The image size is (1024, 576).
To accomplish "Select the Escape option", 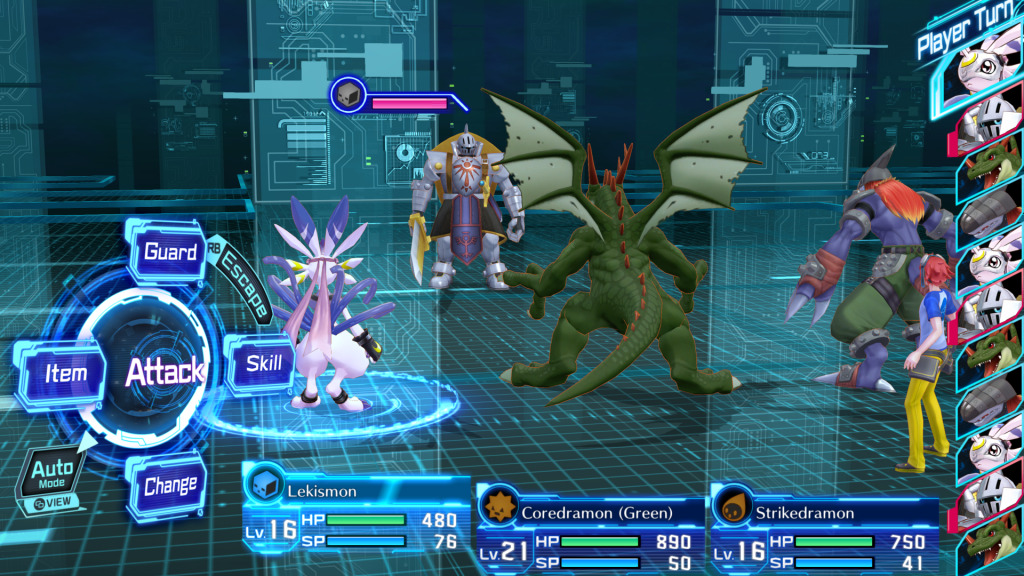I will 246,285.
